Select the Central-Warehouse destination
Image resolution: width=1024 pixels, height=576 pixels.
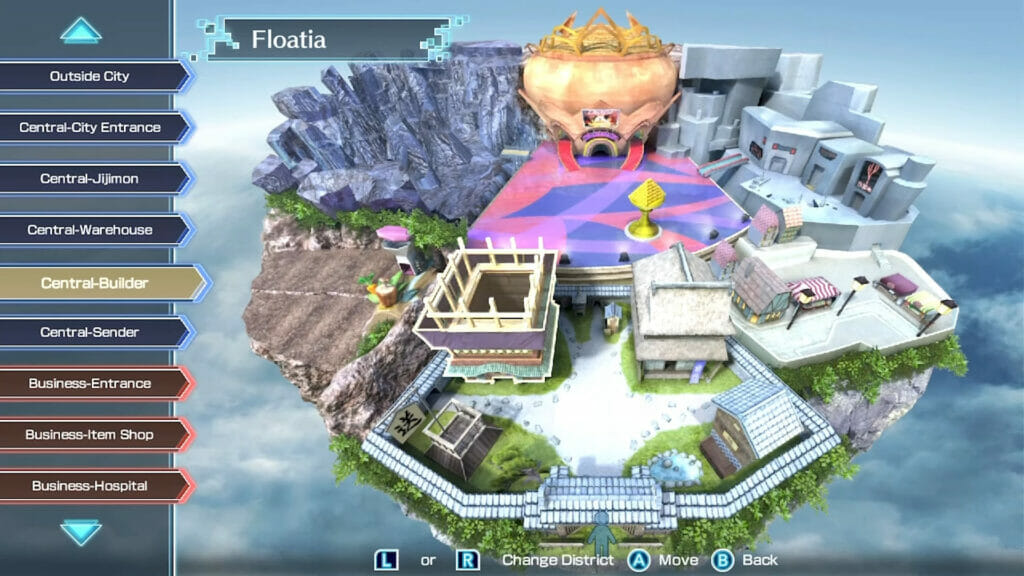pyautogui.click(x=90, y=230)
